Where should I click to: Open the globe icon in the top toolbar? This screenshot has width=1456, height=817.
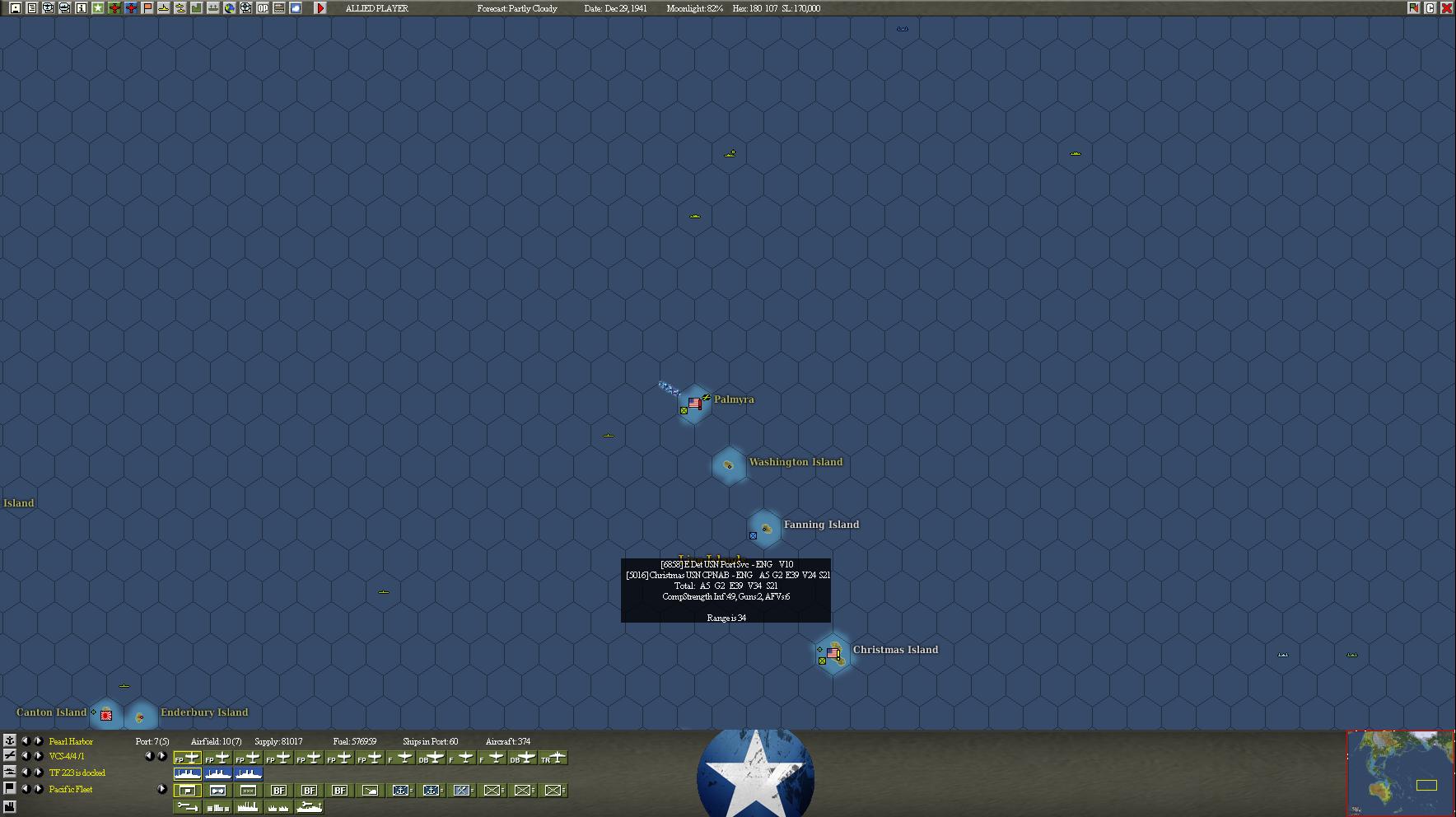[229, 8]
